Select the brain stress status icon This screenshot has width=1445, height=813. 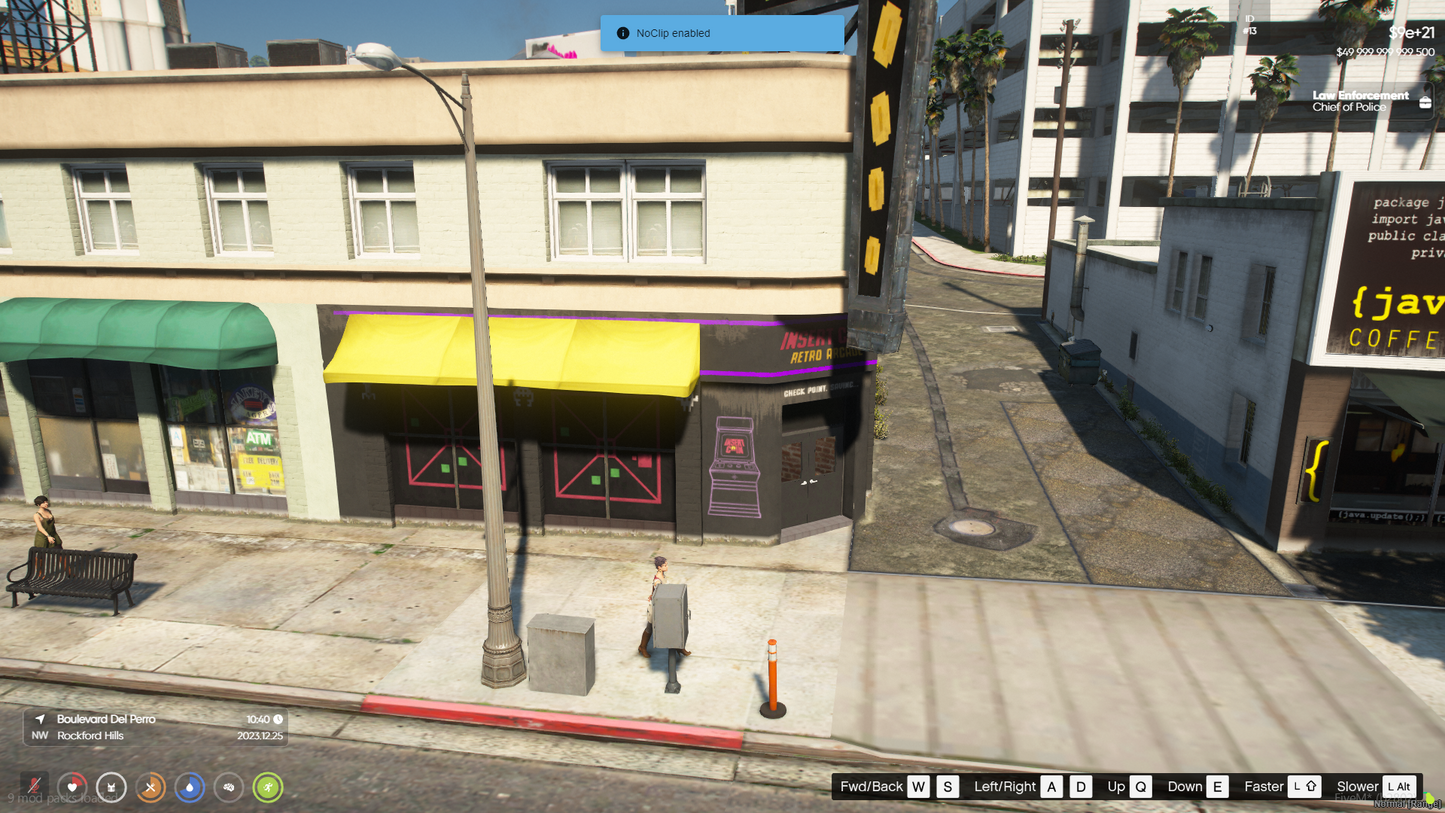[x=228, y=787]
